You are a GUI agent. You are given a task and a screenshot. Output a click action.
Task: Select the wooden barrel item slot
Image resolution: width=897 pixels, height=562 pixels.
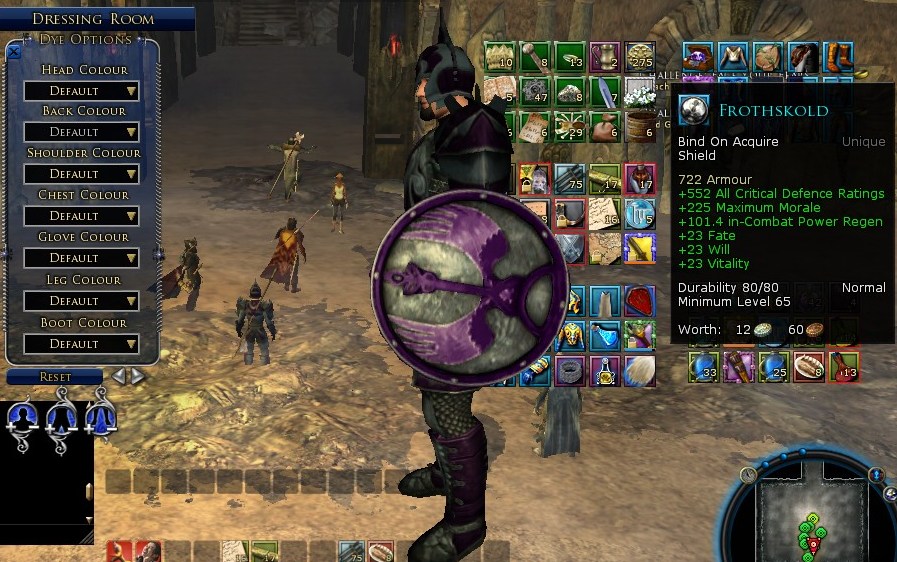point(640,126)
